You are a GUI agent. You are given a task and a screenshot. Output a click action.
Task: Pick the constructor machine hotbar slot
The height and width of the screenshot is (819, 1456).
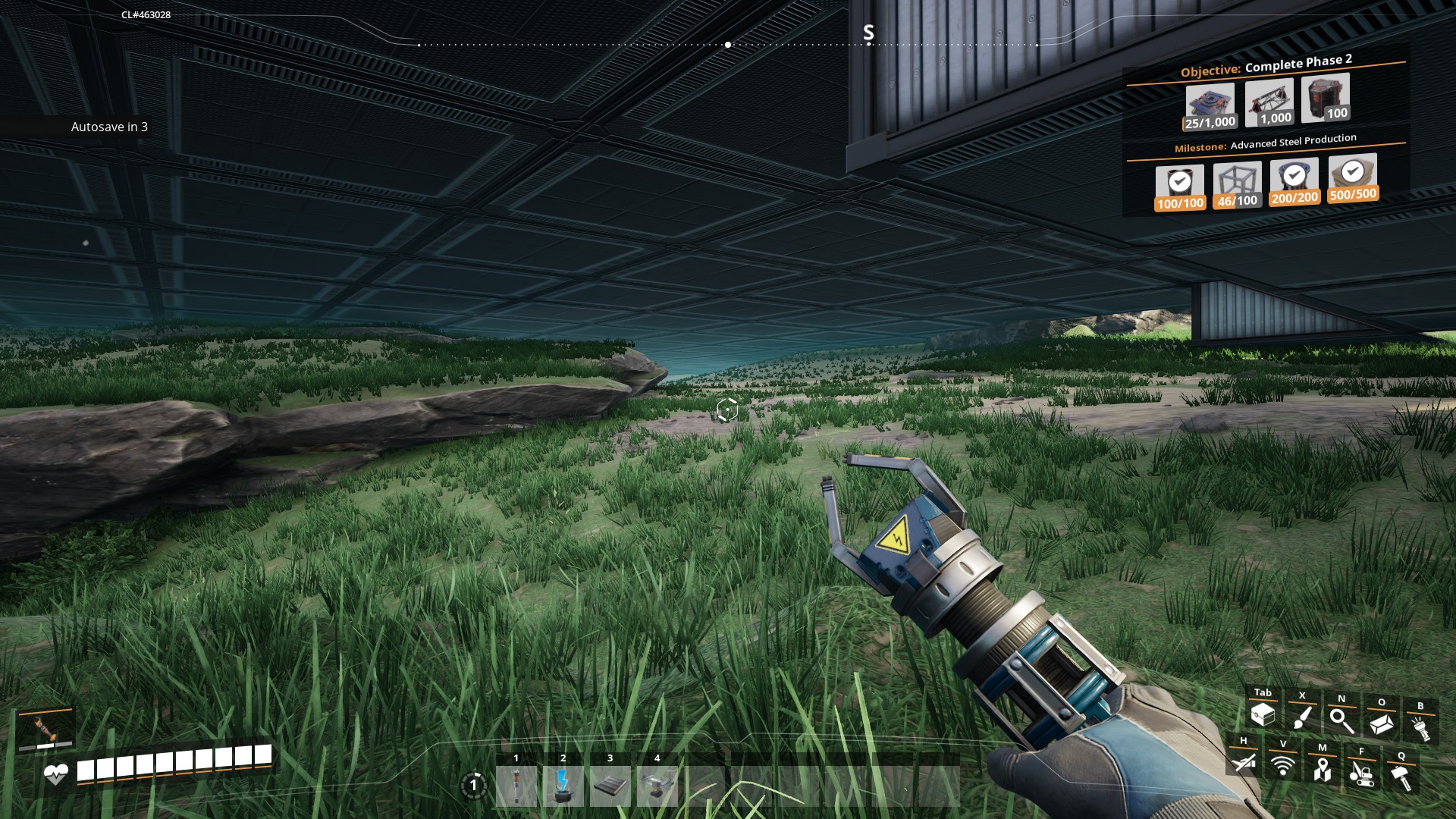tap(657, 786)
